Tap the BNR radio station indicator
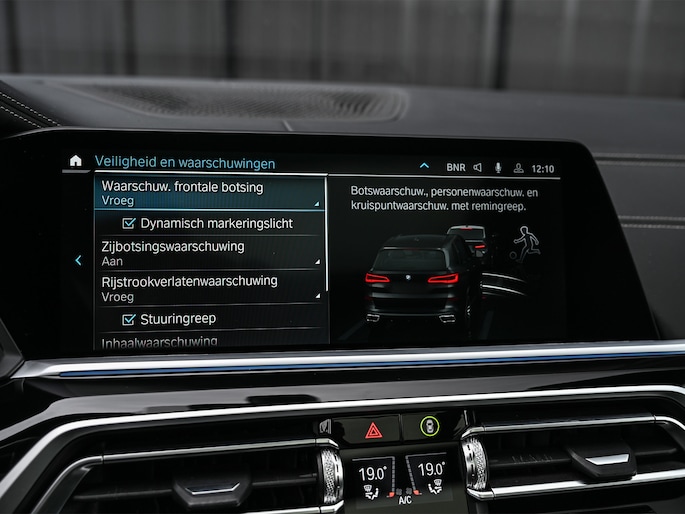The width and height of the screenshot is (685, 514). pos(456,168)
